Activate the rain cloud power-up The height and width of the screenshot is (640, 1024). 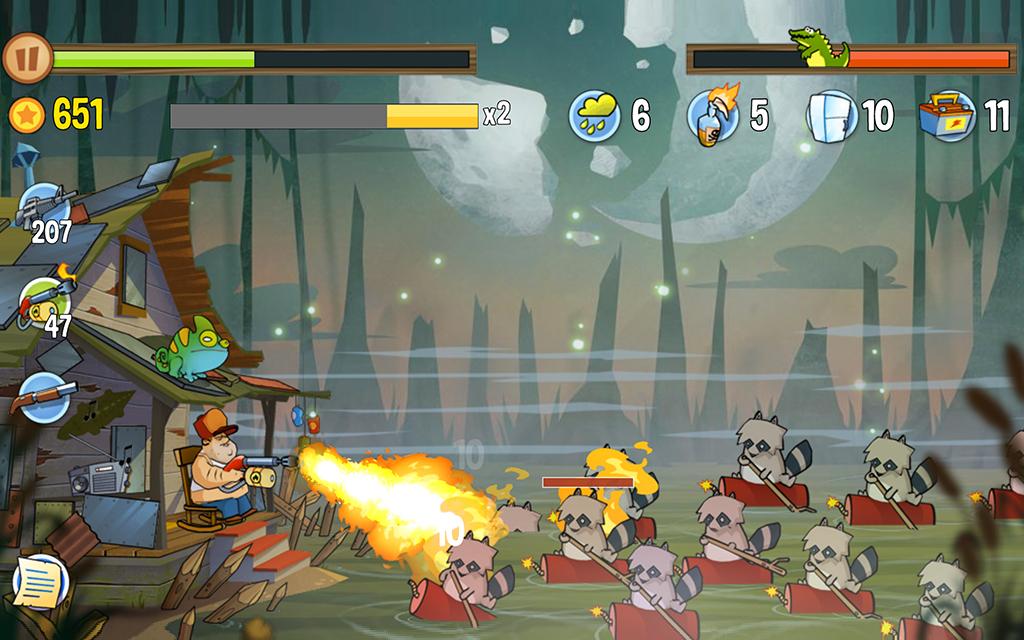[x=594, y=115]
